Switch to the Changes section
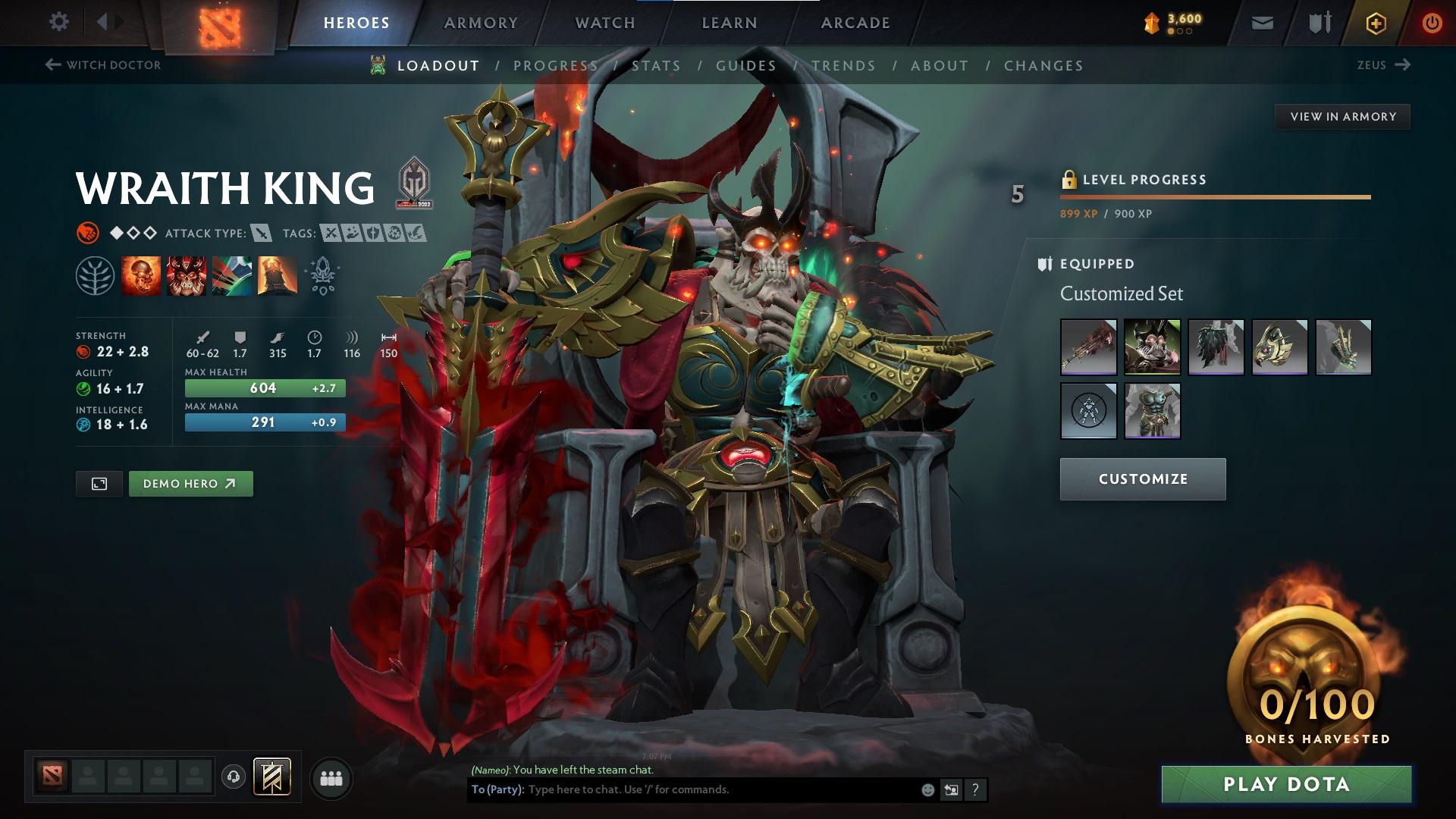The width and height of the screenshot is (1456, 819). [x=1043, y=66]
